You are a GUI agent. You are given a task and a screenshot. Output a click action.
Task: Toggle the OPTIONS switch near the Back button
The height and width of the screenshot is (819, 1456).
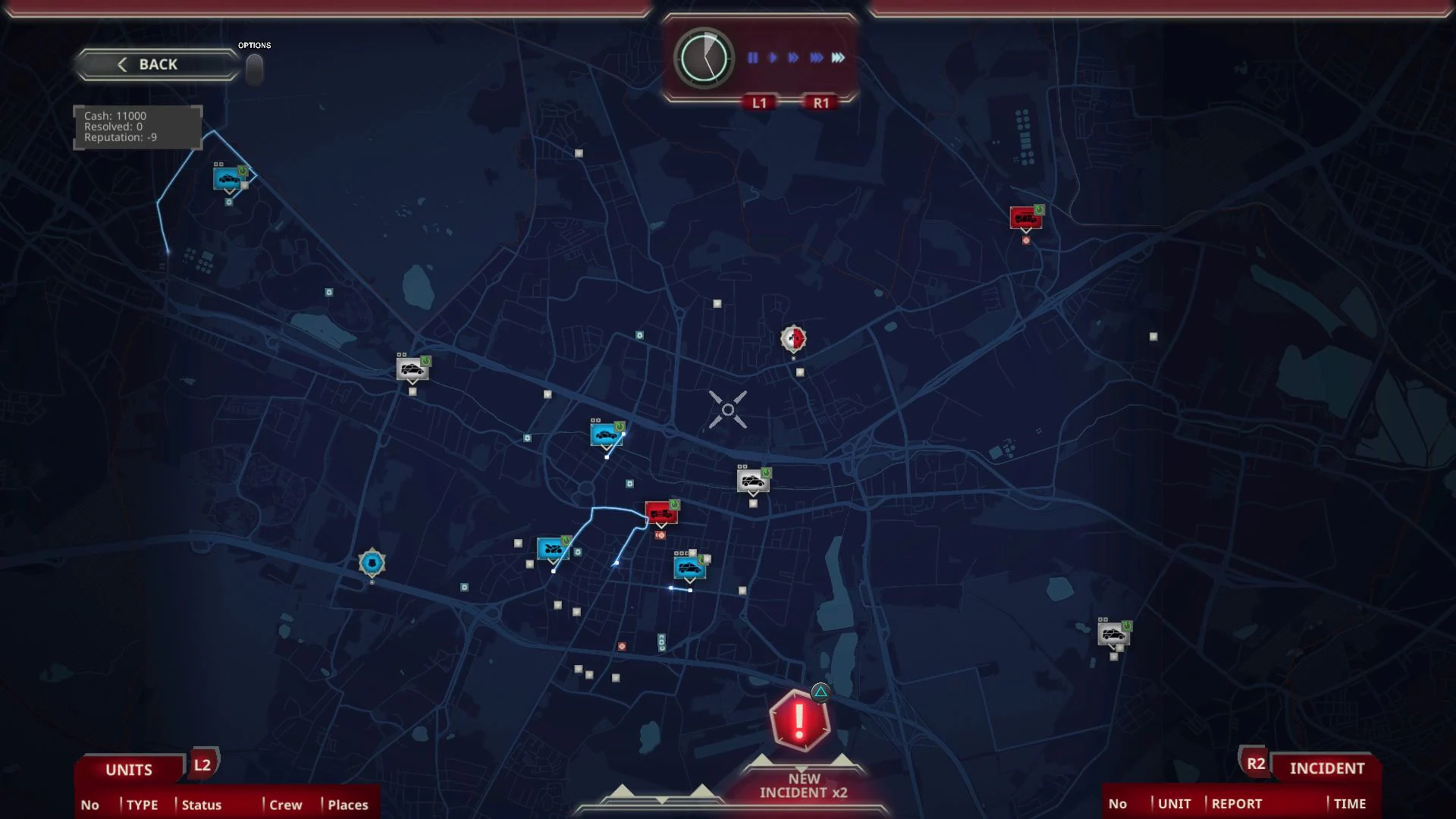click(254, 68)
